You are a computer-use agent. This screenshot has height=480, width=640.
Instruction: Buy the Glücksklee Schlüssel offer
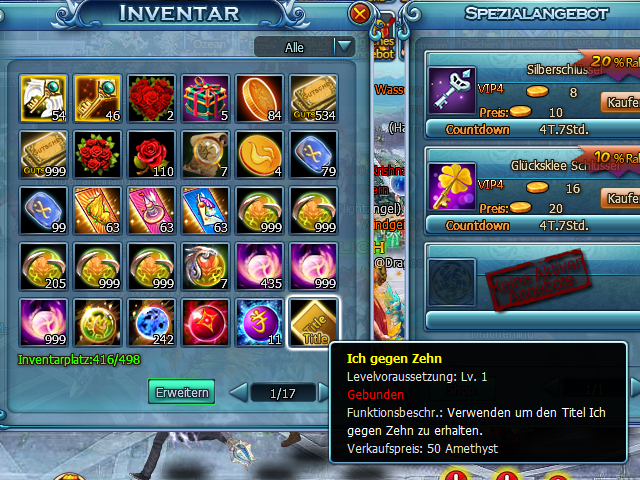[x=618, y=198]
